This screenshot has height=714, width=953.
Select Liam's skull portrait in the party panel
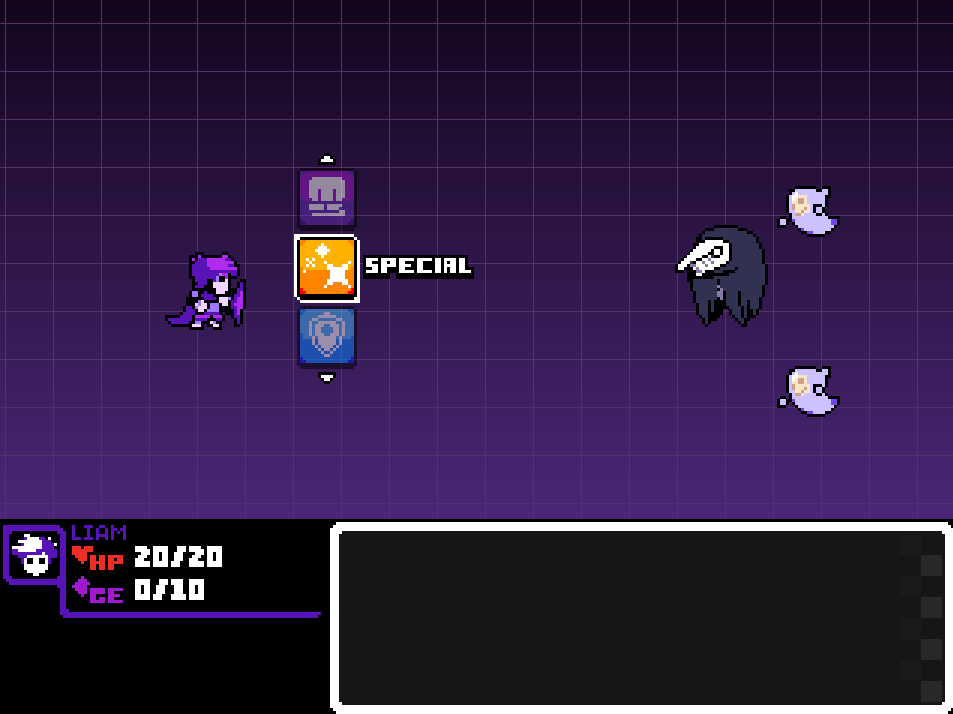34,554
